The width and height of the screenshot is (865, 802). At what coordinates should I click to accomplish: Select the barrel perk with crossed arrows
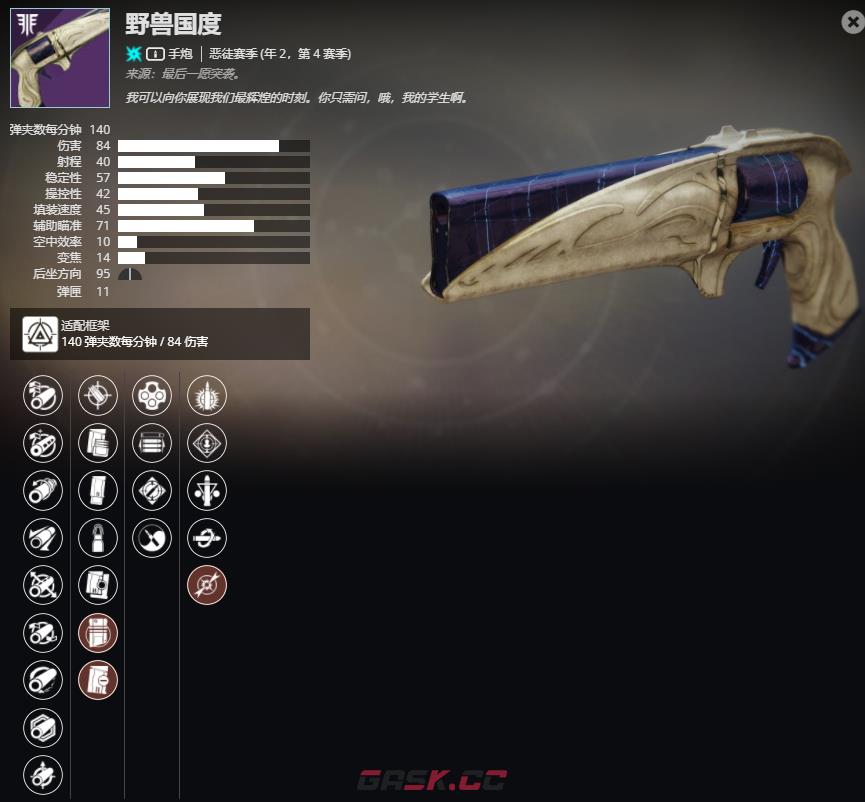coord(43,585)
